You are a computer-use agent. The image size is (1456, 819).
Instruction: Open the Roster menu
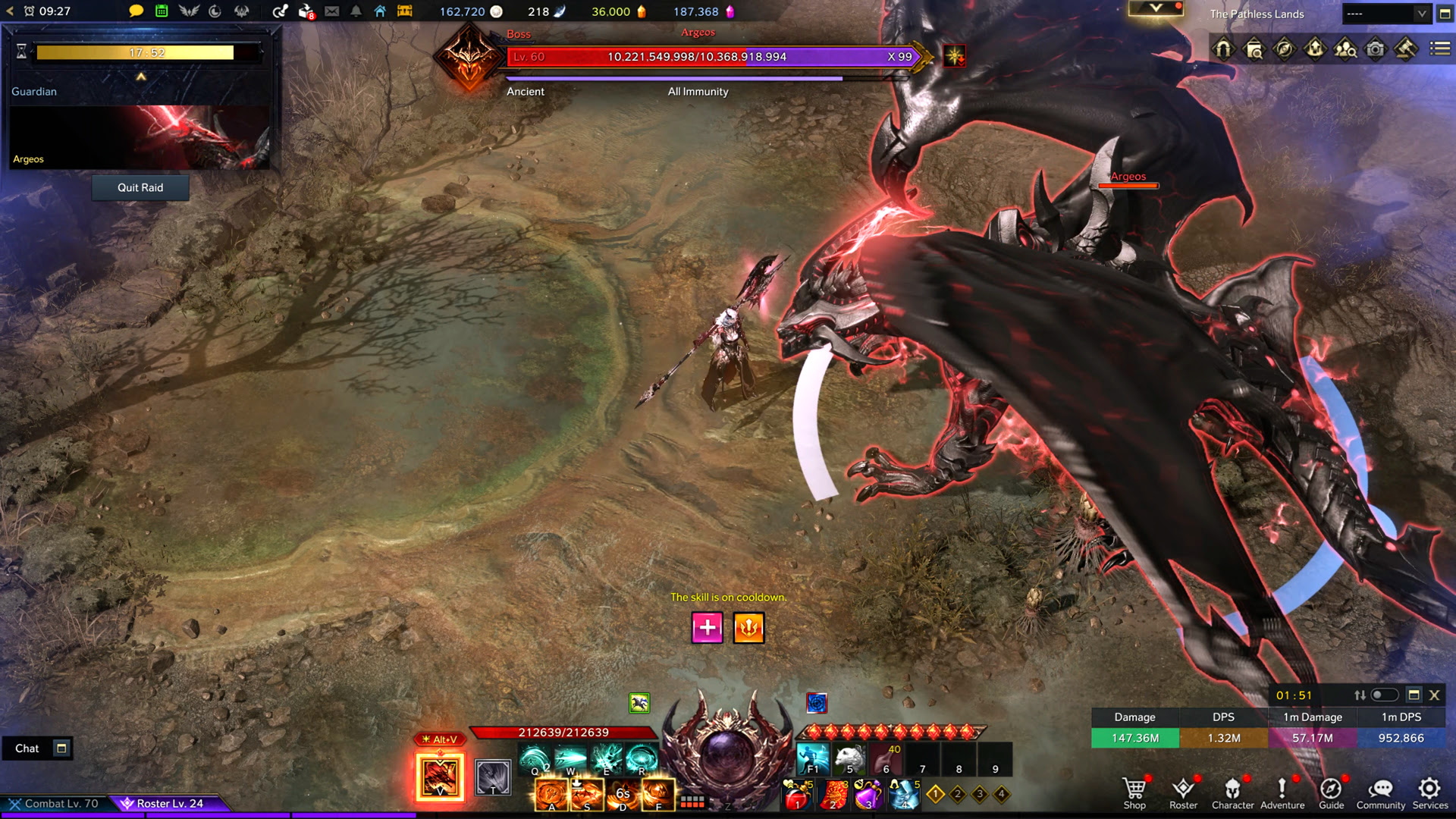coord(1183,793)
